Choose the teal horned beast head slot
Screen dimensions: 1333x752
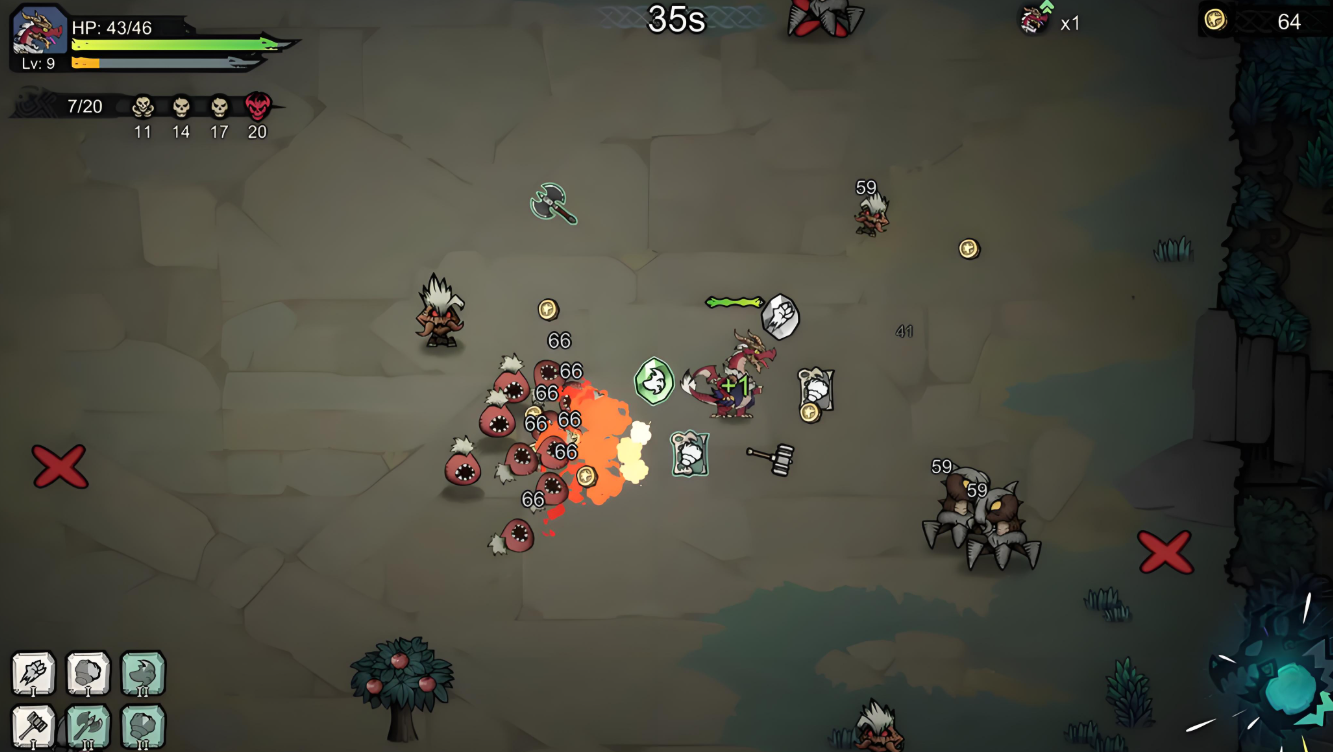click(143, 673)
